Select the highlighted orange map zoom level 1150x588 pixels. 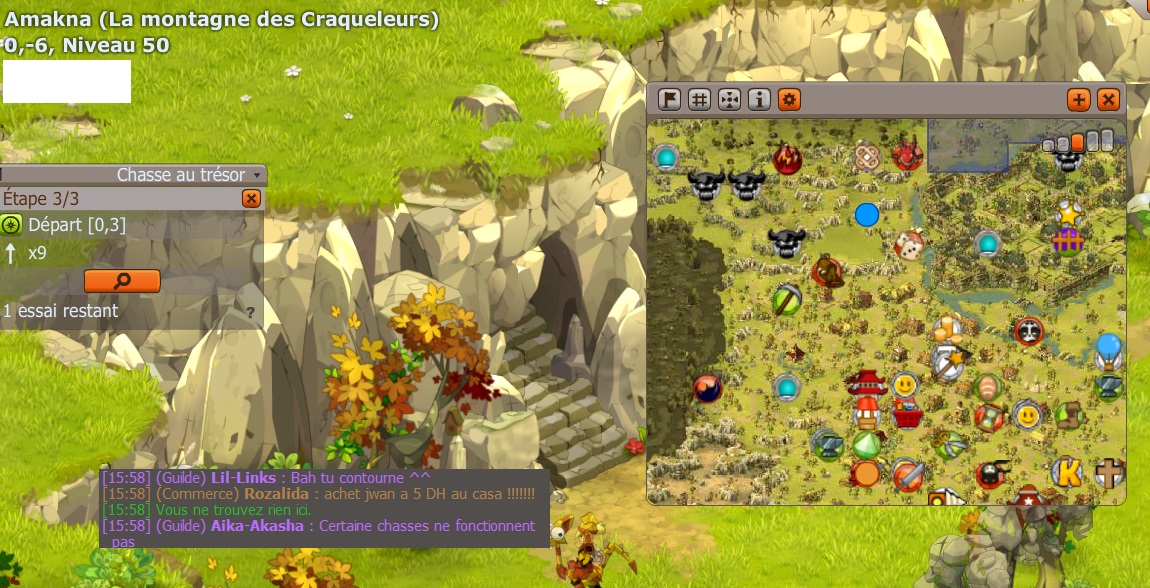pos(1077,142)
